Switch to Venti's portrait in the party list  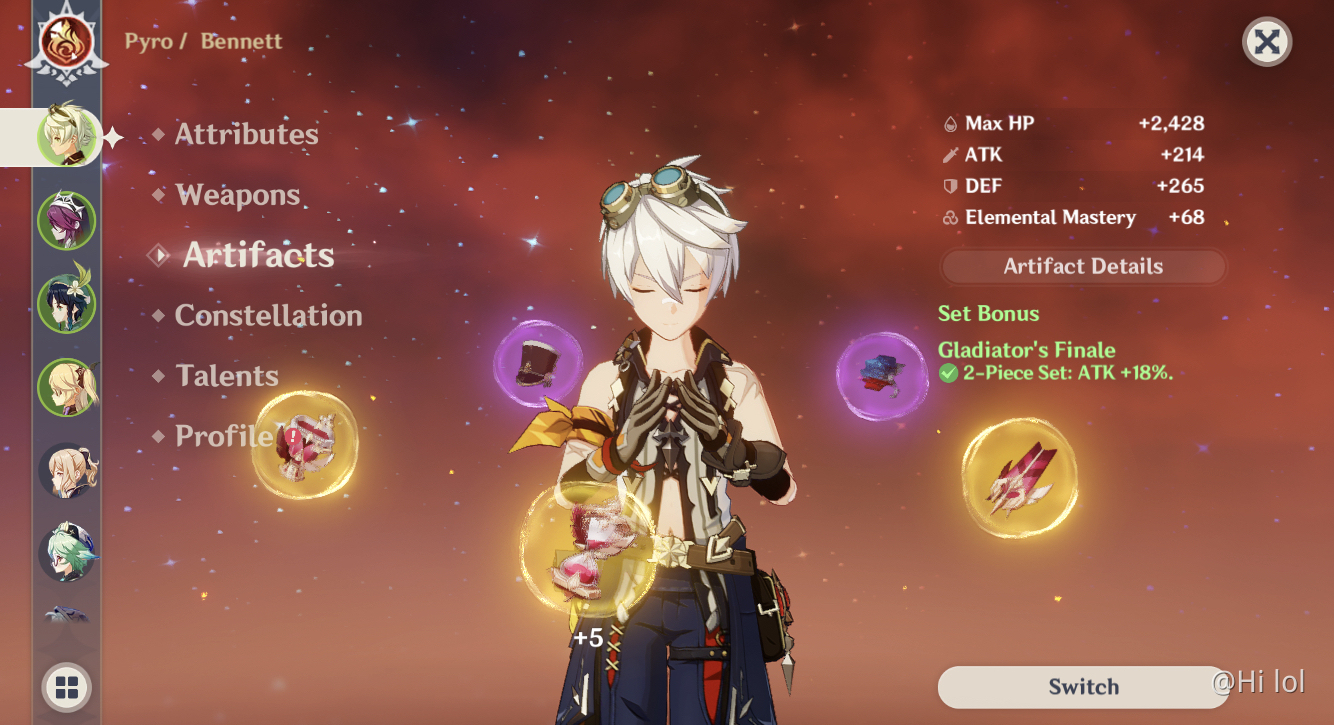pyautogui.click(x=67, y=303)
